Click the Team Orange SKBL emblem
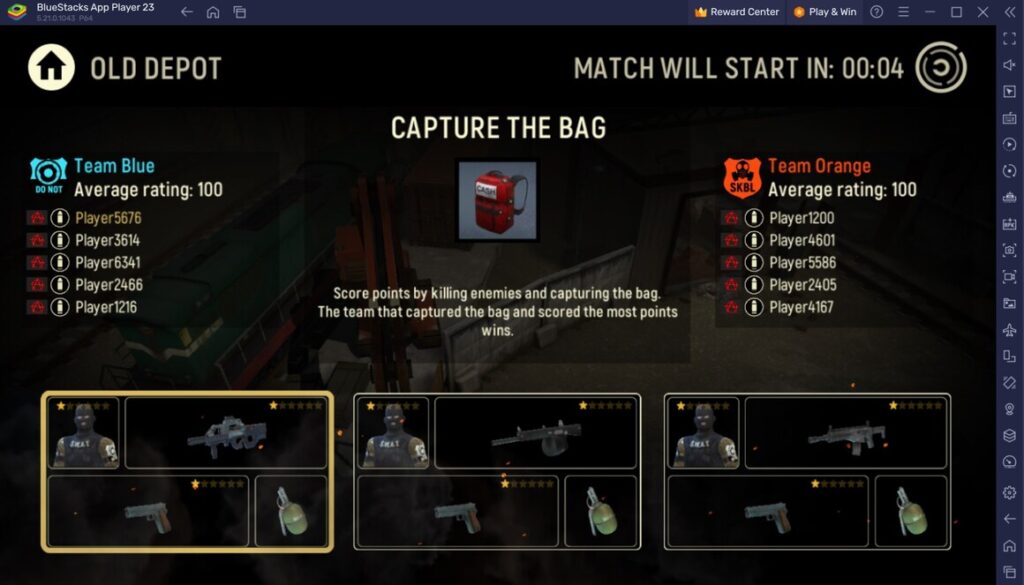This screenshot has height=585, width=1024. coord(742,177)
